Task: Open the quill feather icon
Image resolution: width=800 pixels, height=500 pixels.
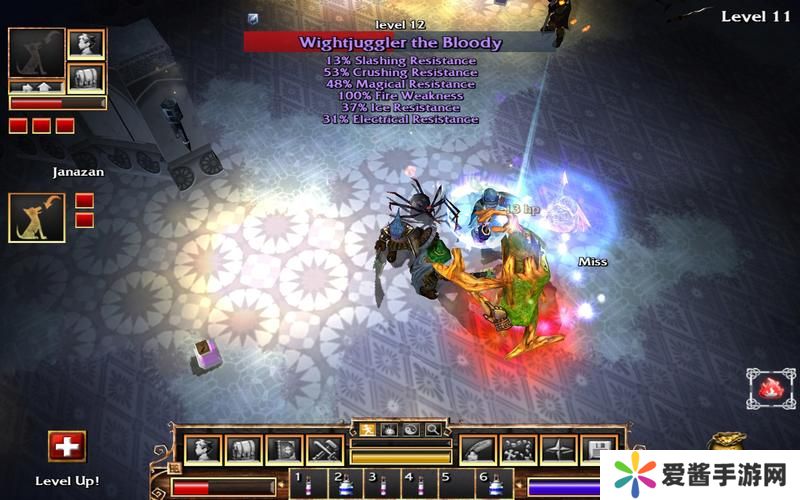Action: coord(478,451)
